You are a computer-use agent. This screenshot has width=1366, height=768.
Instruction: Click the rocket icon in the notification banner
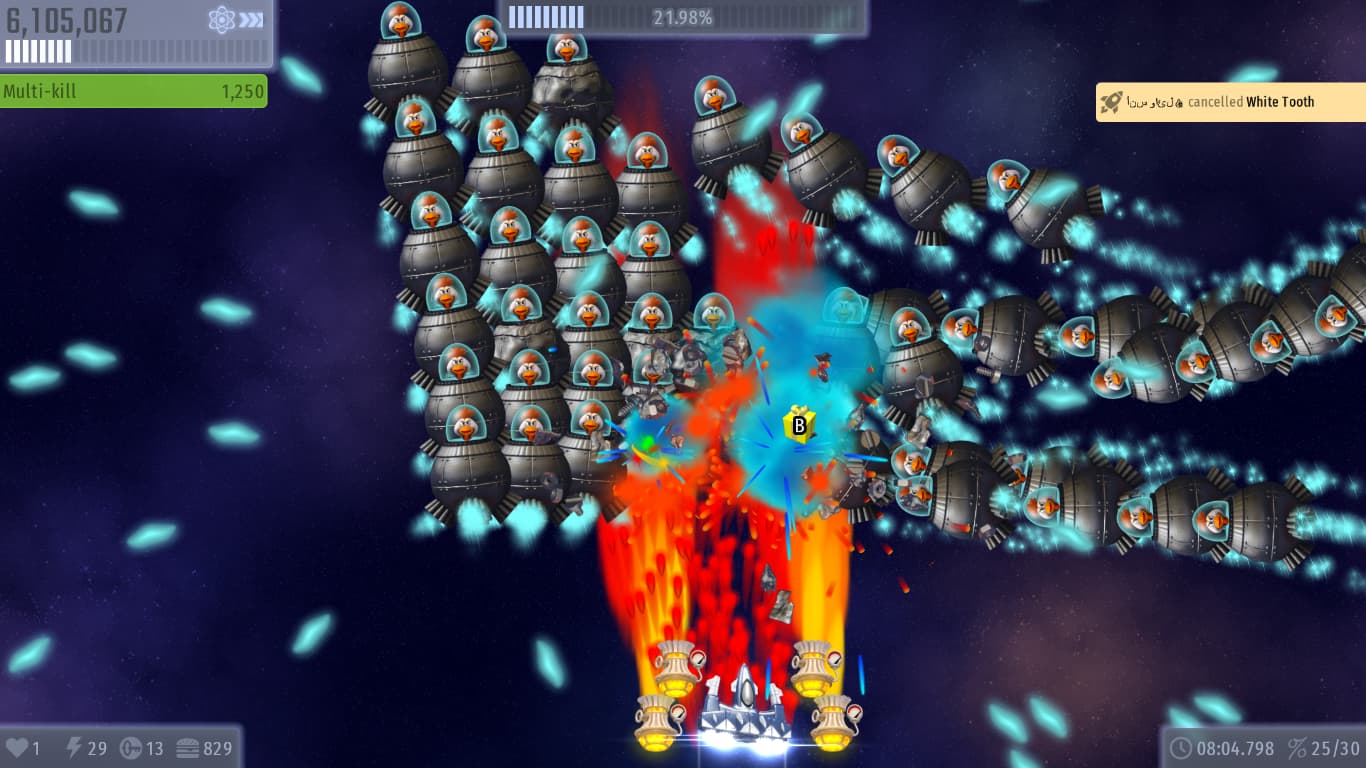click(x=1113, y=102)
